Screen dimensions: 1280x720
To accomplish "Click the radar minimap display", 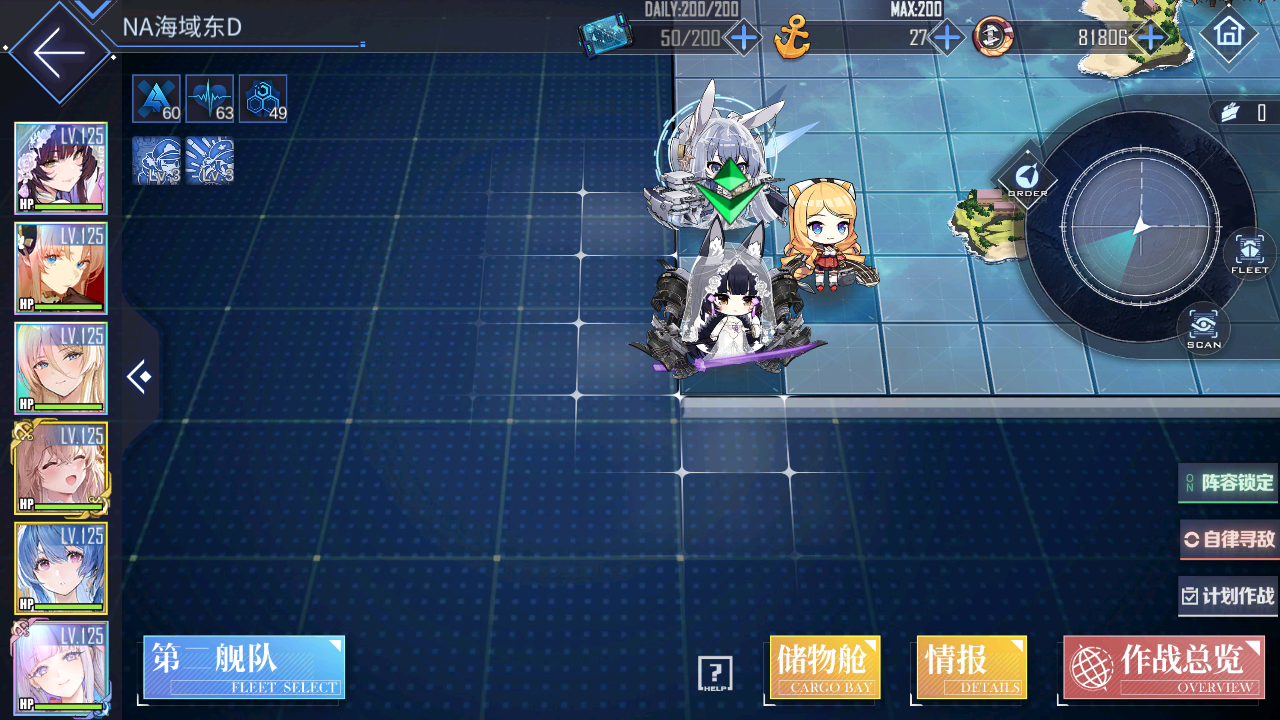I will [x=1140, y=226].
